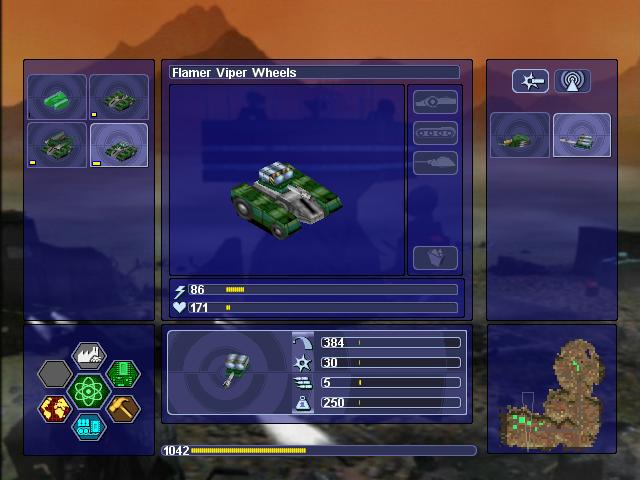Click the green atom hexagon in the center

88,391
